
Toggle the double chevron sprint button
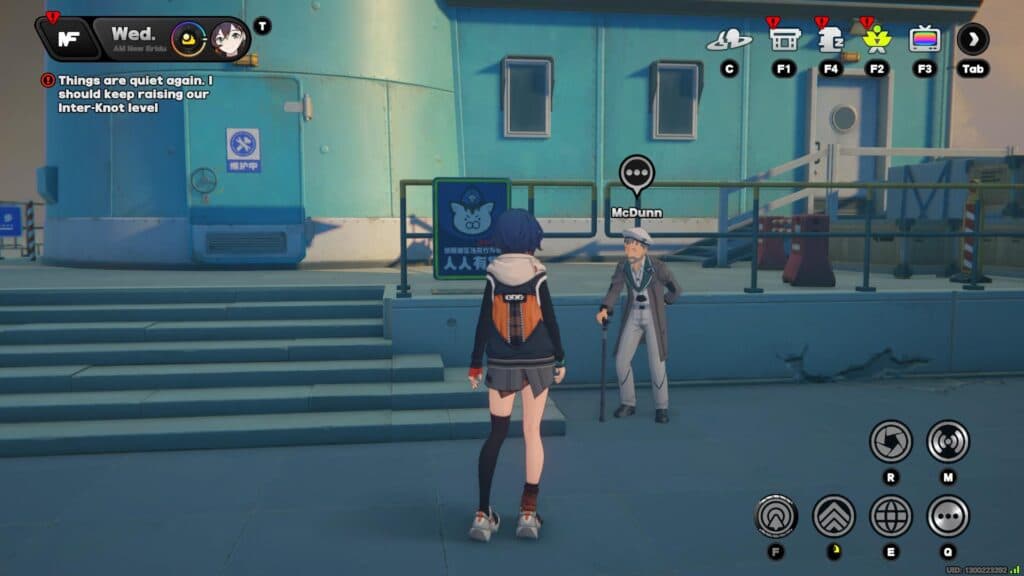click(x=834, y=516)
